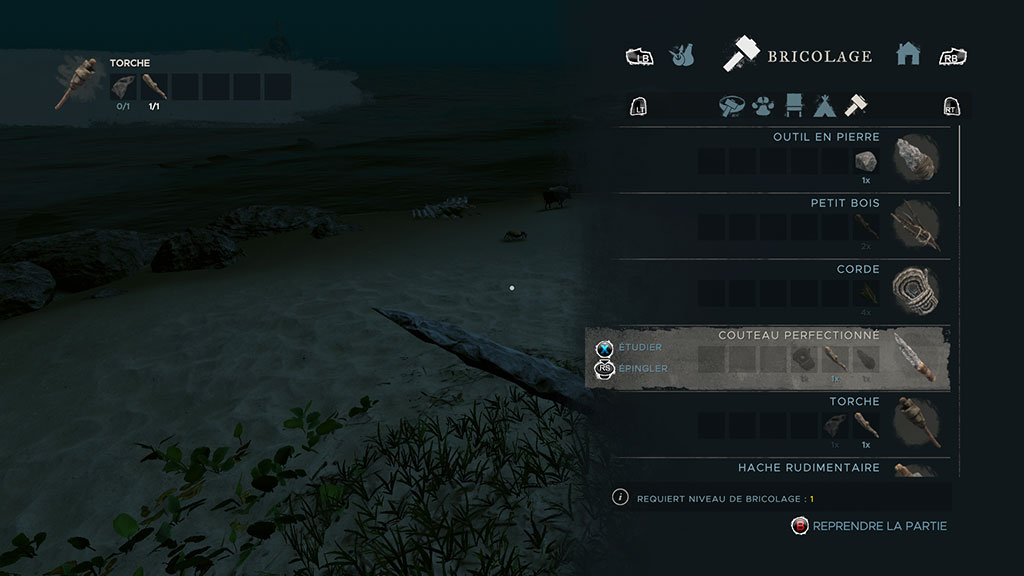1024x576 pixels.
Task: Select the paw print subcategory
Action: coord(765,105)
